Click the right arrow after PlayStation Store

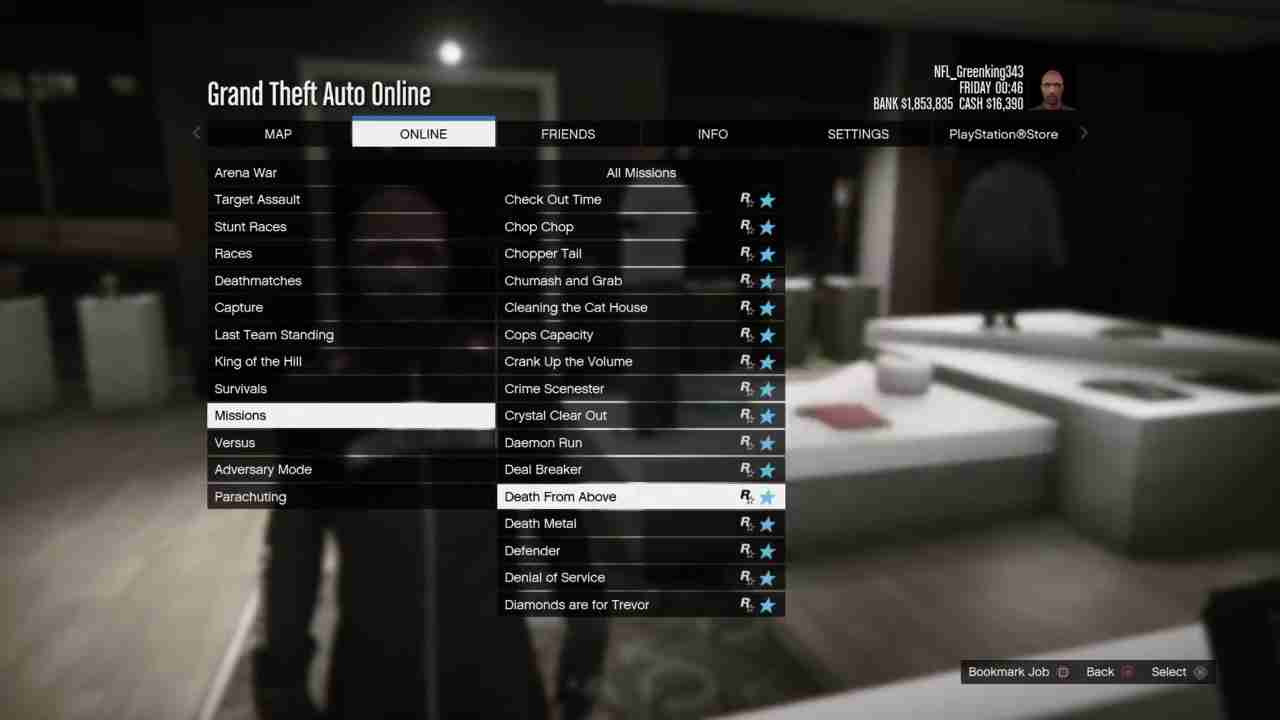click(1083, 133)
